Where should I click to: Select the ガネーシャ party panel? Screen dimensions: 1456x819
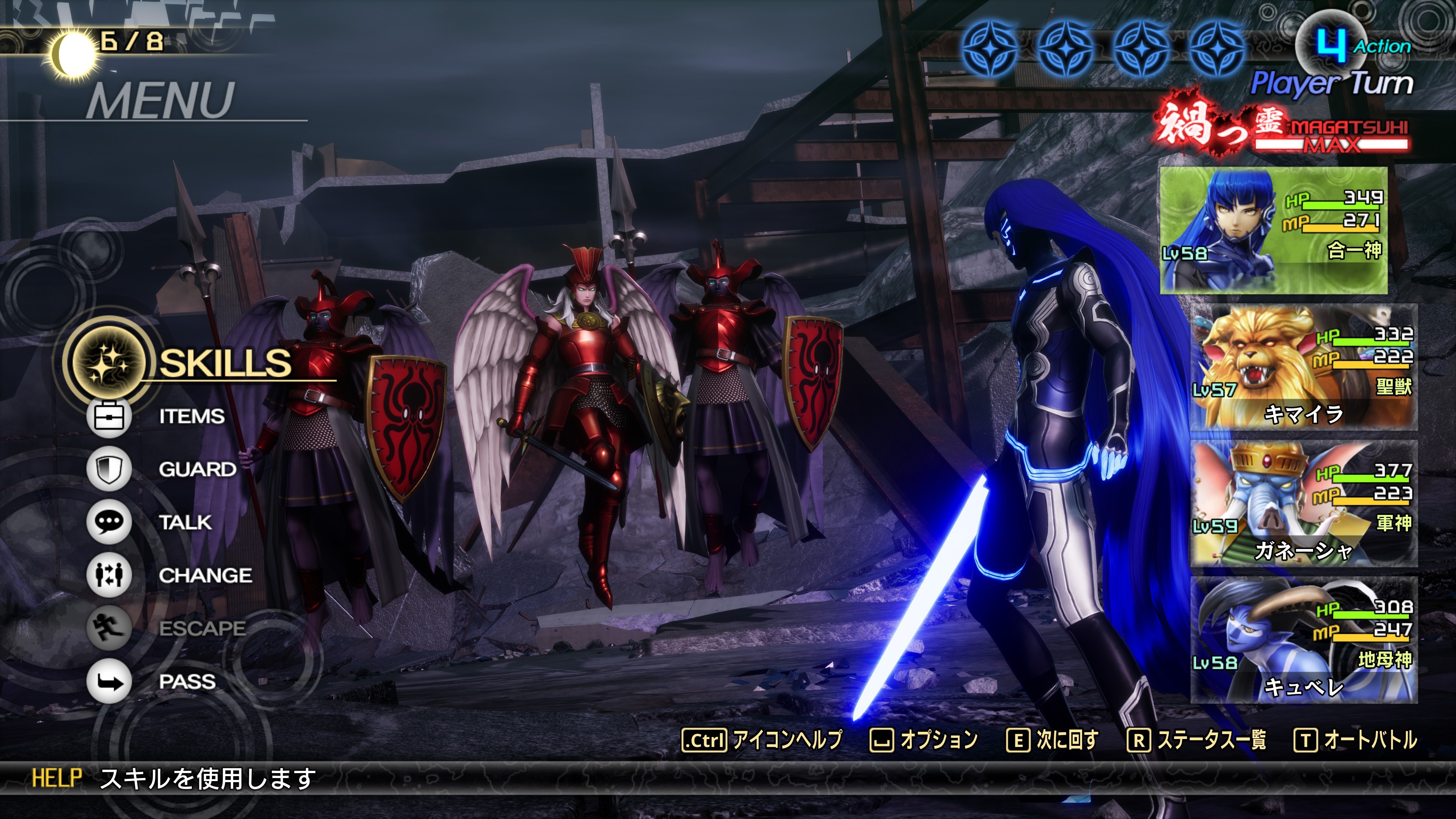[1304, 504]
